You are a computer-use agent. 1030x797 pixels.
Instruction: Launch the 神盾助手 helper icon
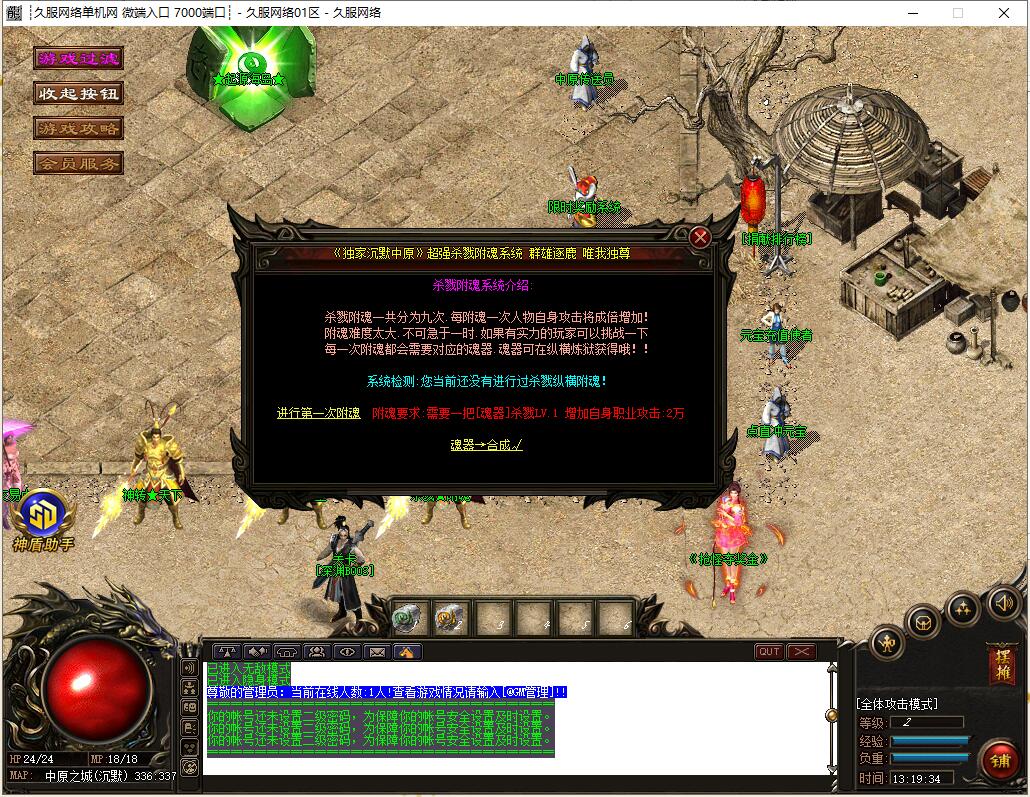coord(43,513)
